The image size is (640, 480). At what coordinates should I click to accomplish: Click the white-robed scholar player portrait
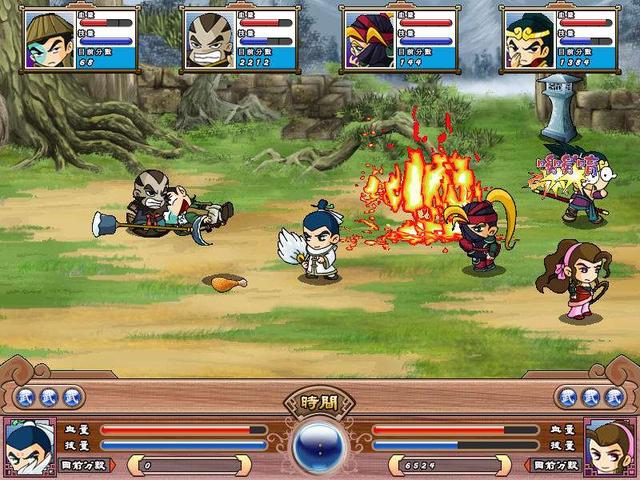27,447
